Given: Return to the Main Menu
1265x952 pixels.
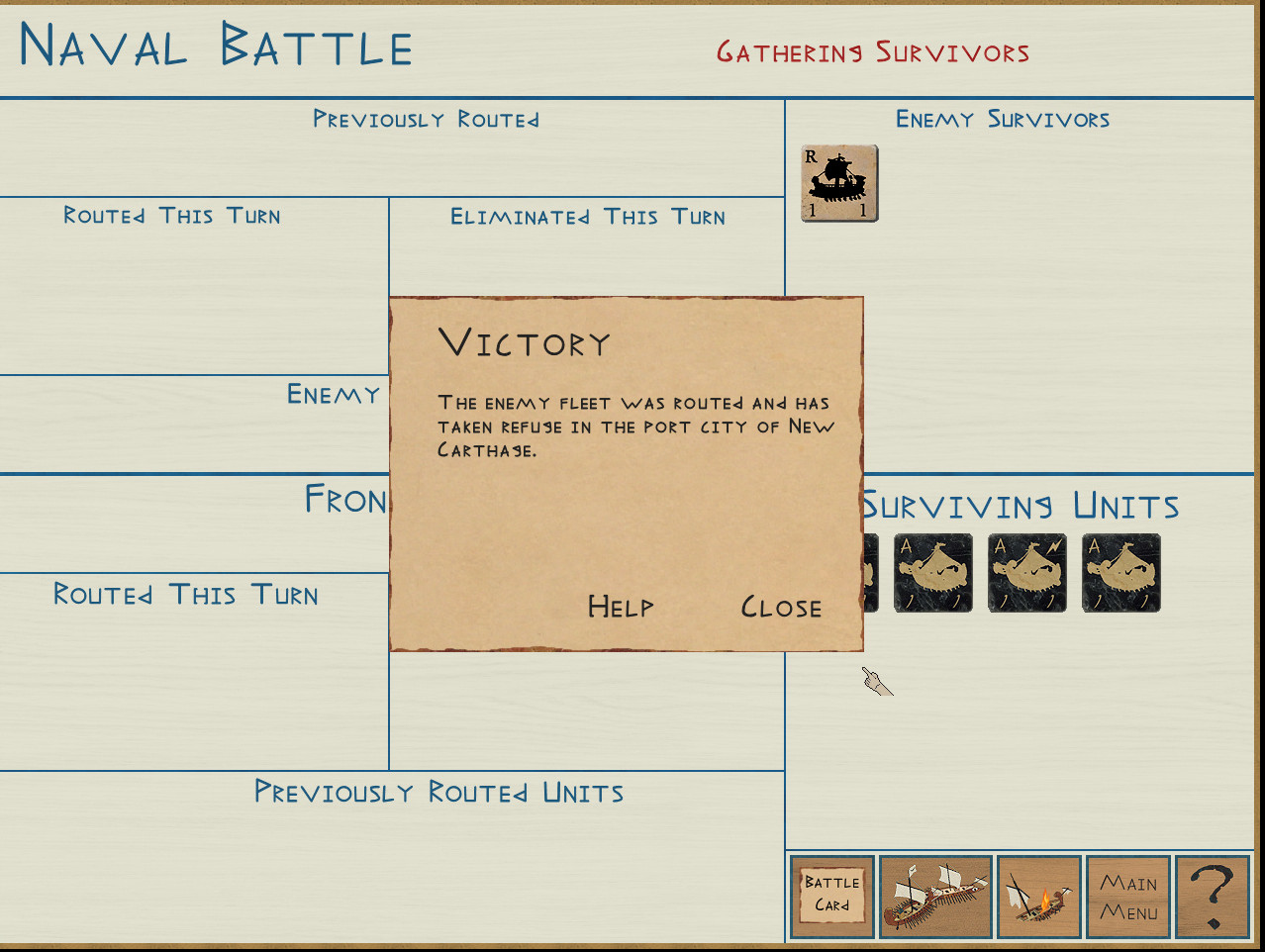Looking at the screenshot, I should (x=1128, y=897).
